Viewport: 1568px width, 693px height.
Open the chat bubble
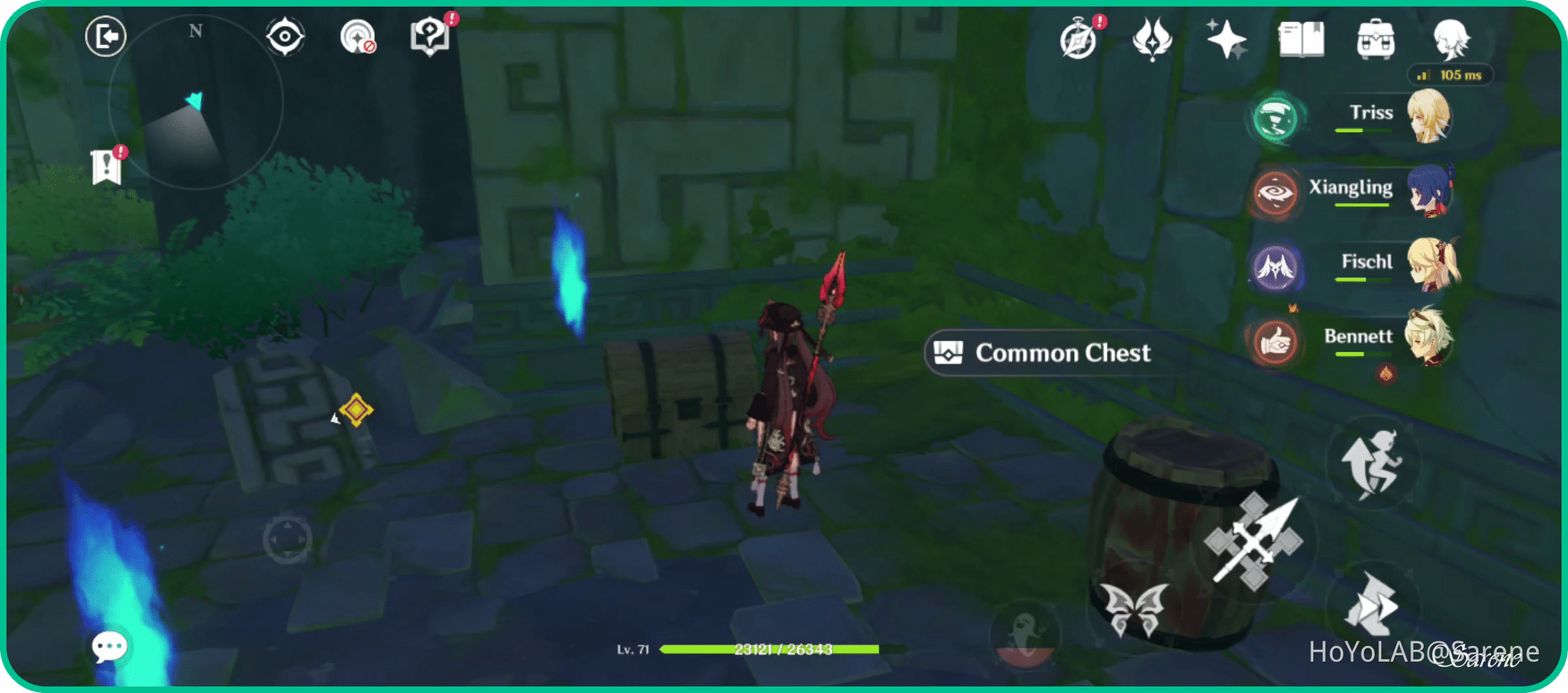point(109,646)
